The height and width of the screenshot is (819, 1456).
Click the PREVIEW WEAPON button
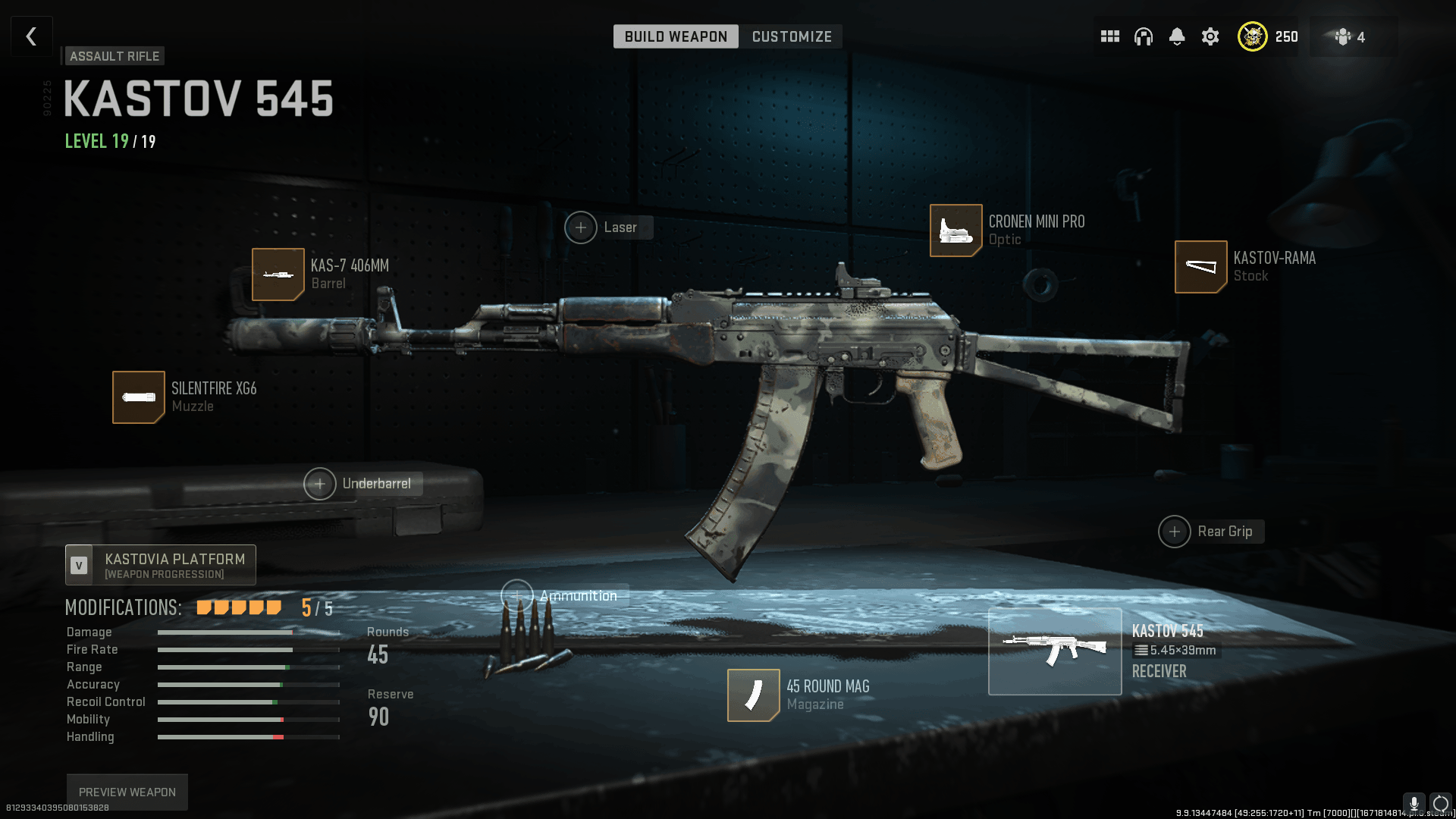tap(127, 791)
